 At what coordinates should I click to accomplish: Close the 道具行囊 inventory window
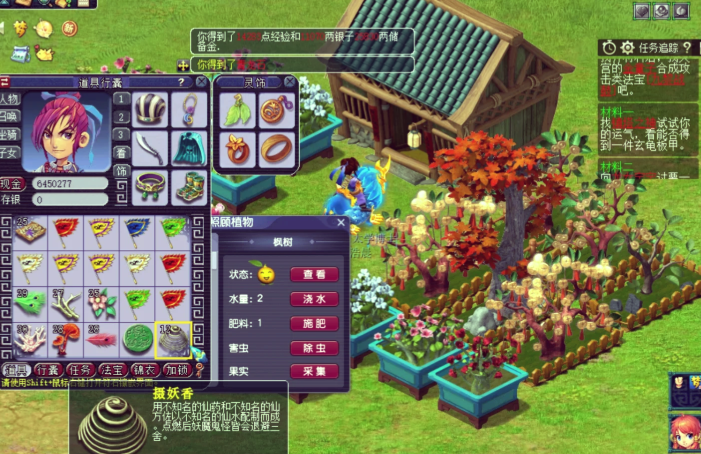(201, 82)
